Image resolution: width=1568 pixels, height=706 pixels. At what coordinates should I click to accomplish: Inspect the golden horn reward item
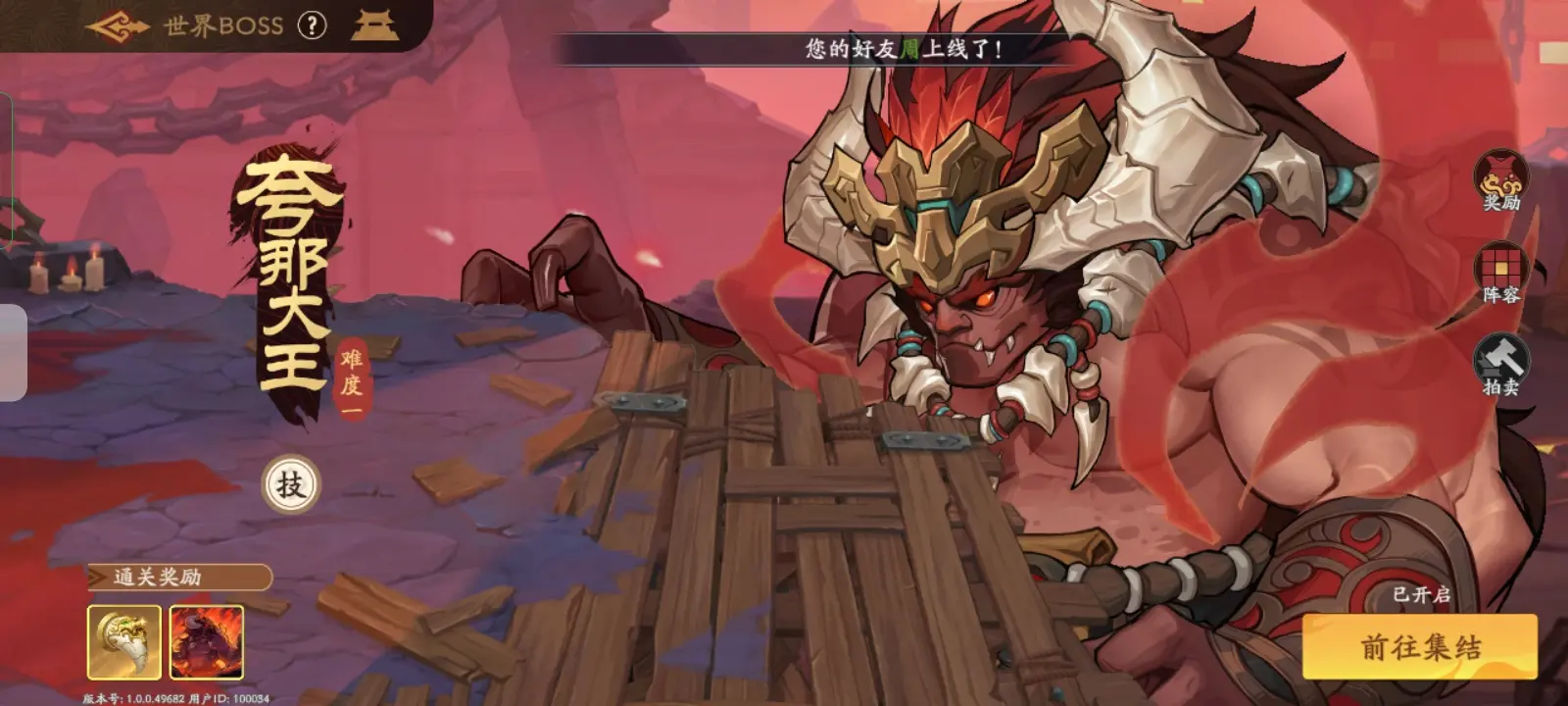124,642
